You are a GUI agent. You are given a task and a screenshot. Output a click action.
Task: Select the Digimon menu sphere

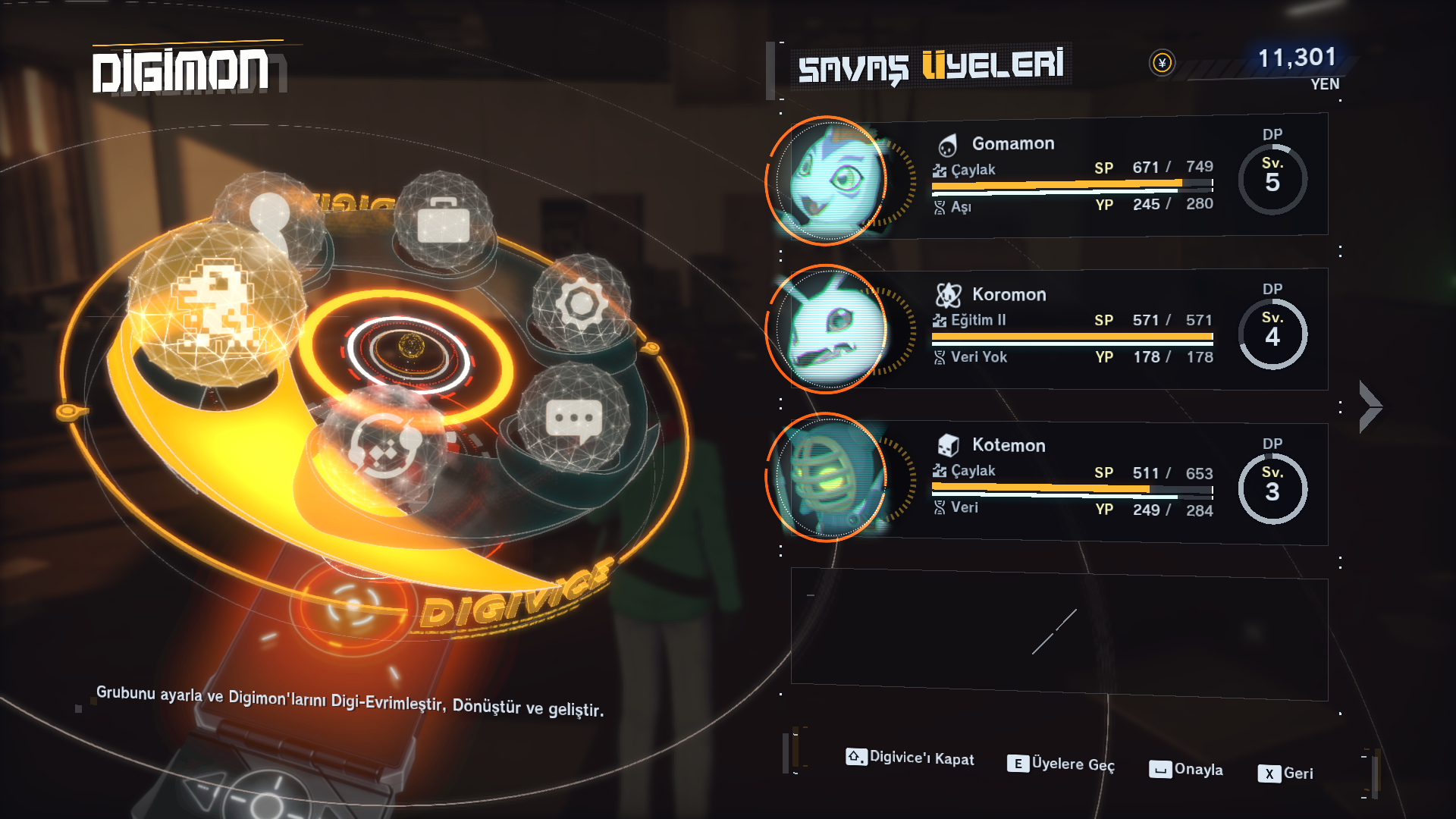(x=215, y=307)
